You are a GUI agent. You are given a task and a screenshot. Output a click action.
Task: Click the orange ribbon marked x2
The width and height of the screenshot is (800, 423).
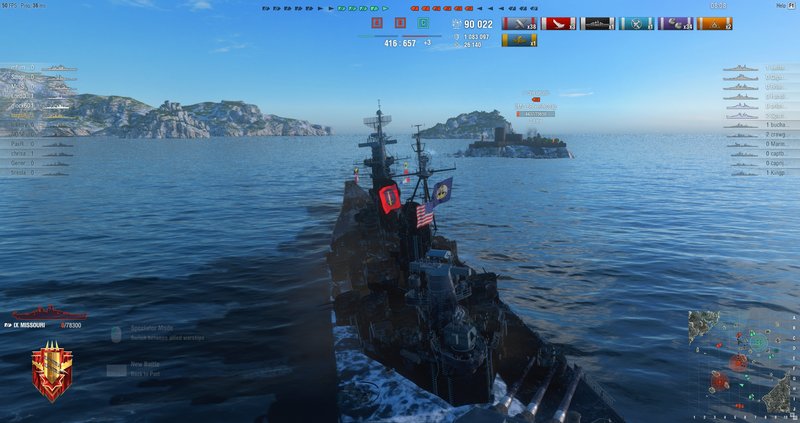point(714,23)
